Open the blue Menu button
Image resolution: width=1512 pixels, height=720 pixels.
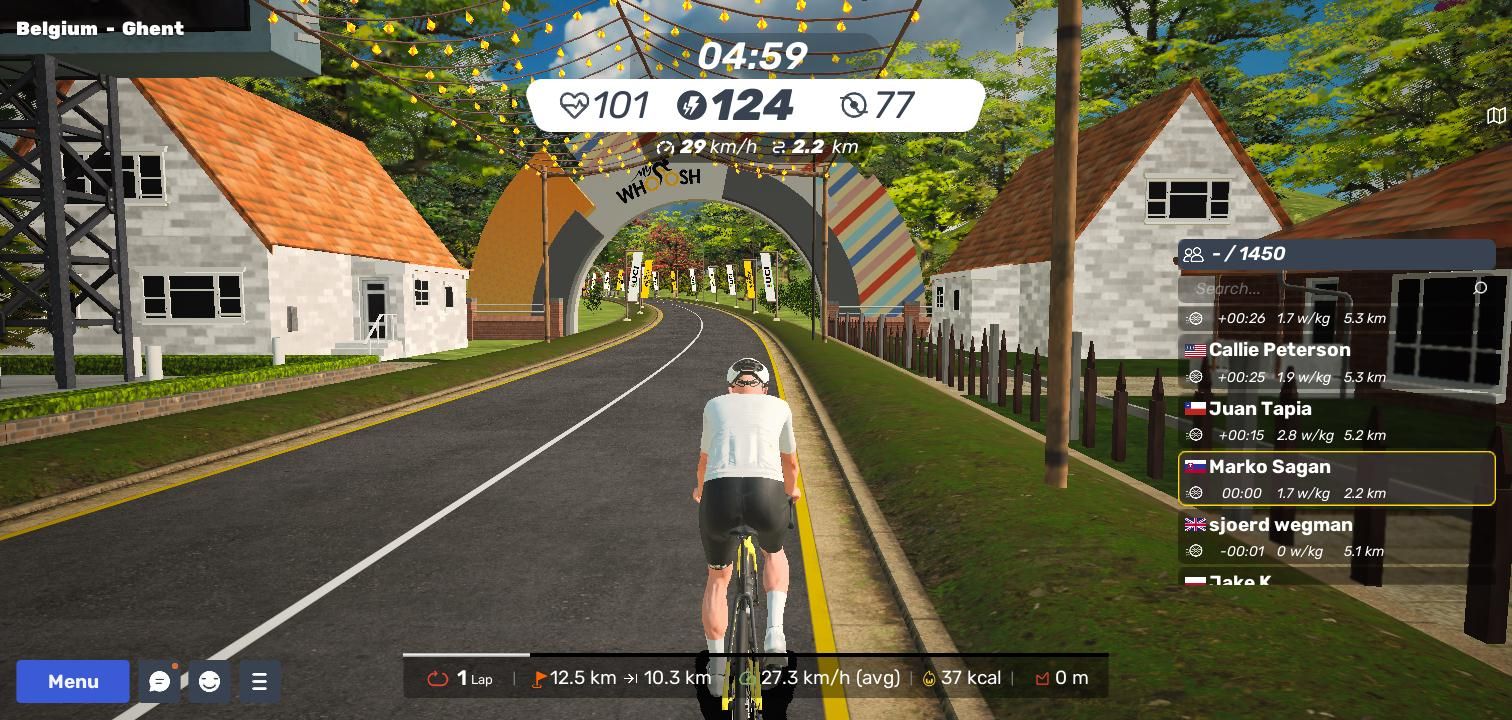pyautogui.click(x=73, y=681)
